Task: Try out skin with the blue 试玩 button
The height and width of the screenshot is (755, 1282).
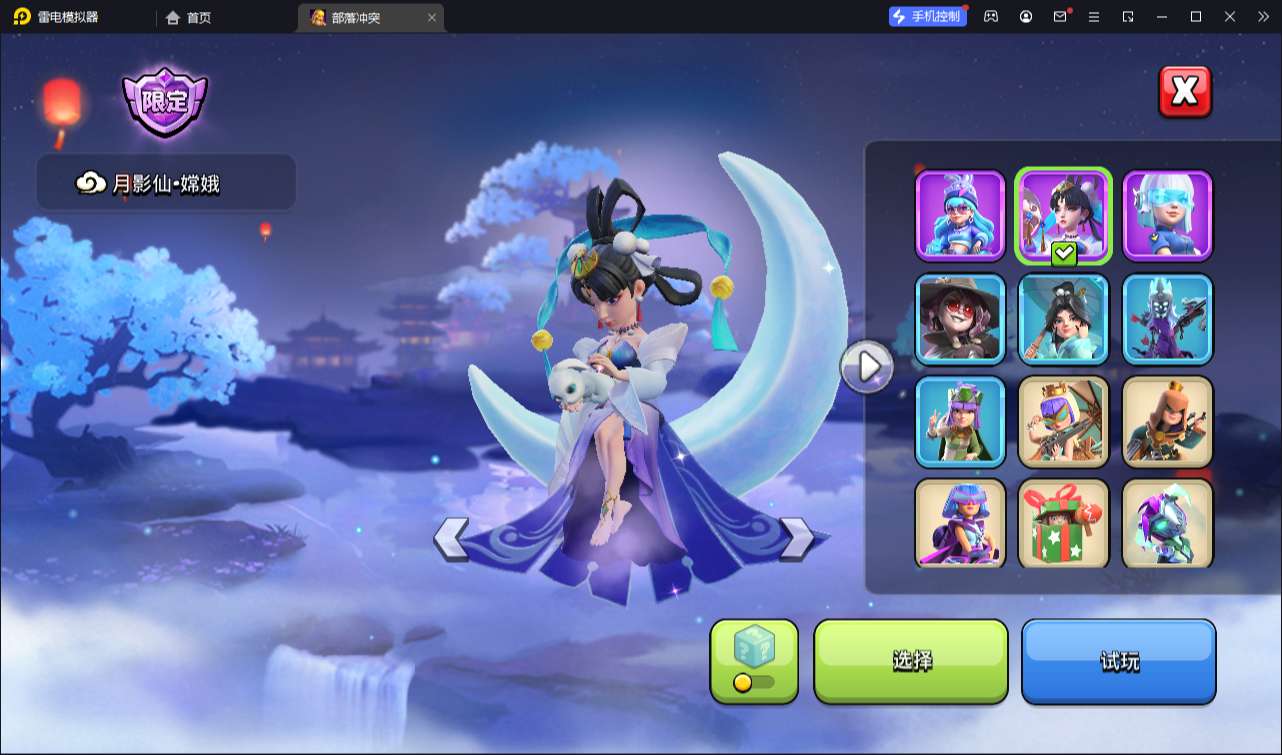Action: 1118,661
